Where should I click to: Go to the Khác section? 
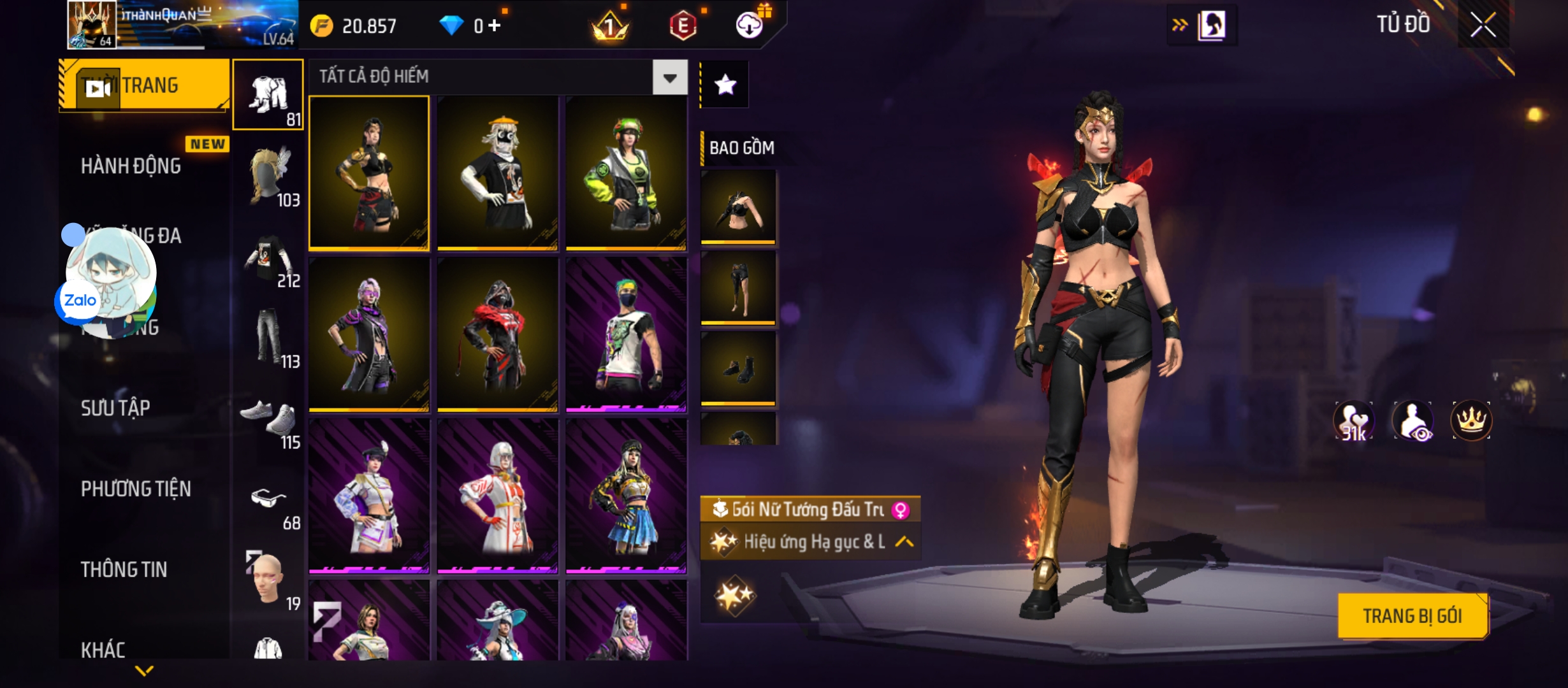(103, 650)
